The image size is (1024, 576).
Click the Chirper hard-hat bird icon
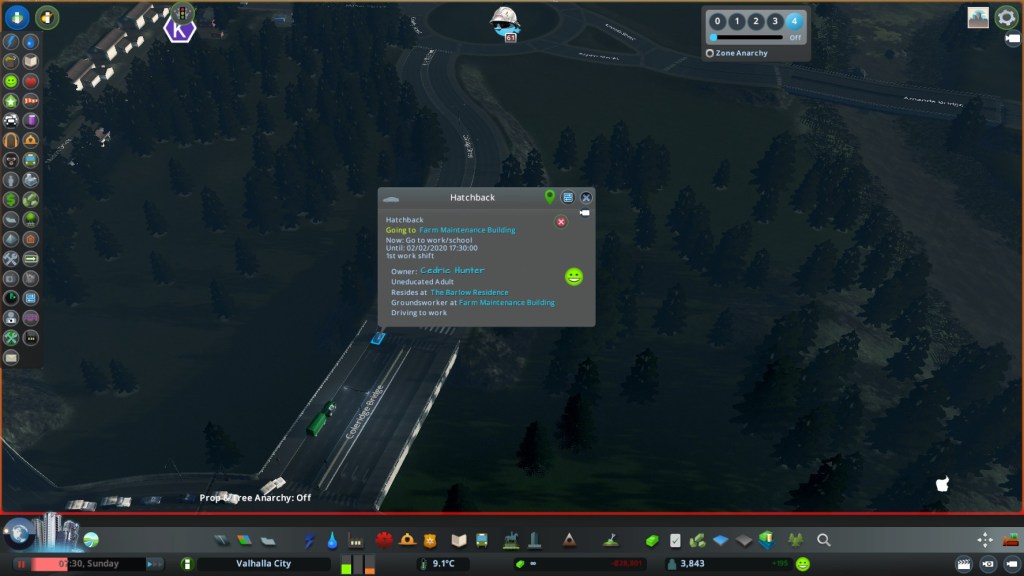tap(505, 22)
